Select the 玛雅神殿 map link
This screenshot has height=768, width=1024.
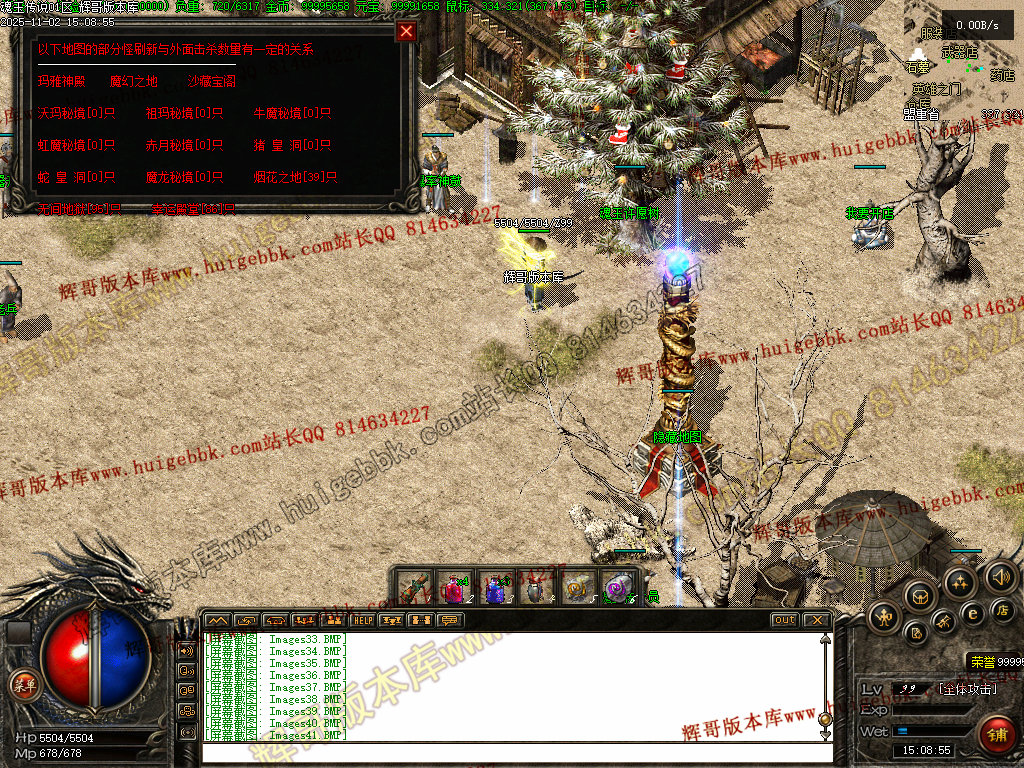[x=62, y=81]
